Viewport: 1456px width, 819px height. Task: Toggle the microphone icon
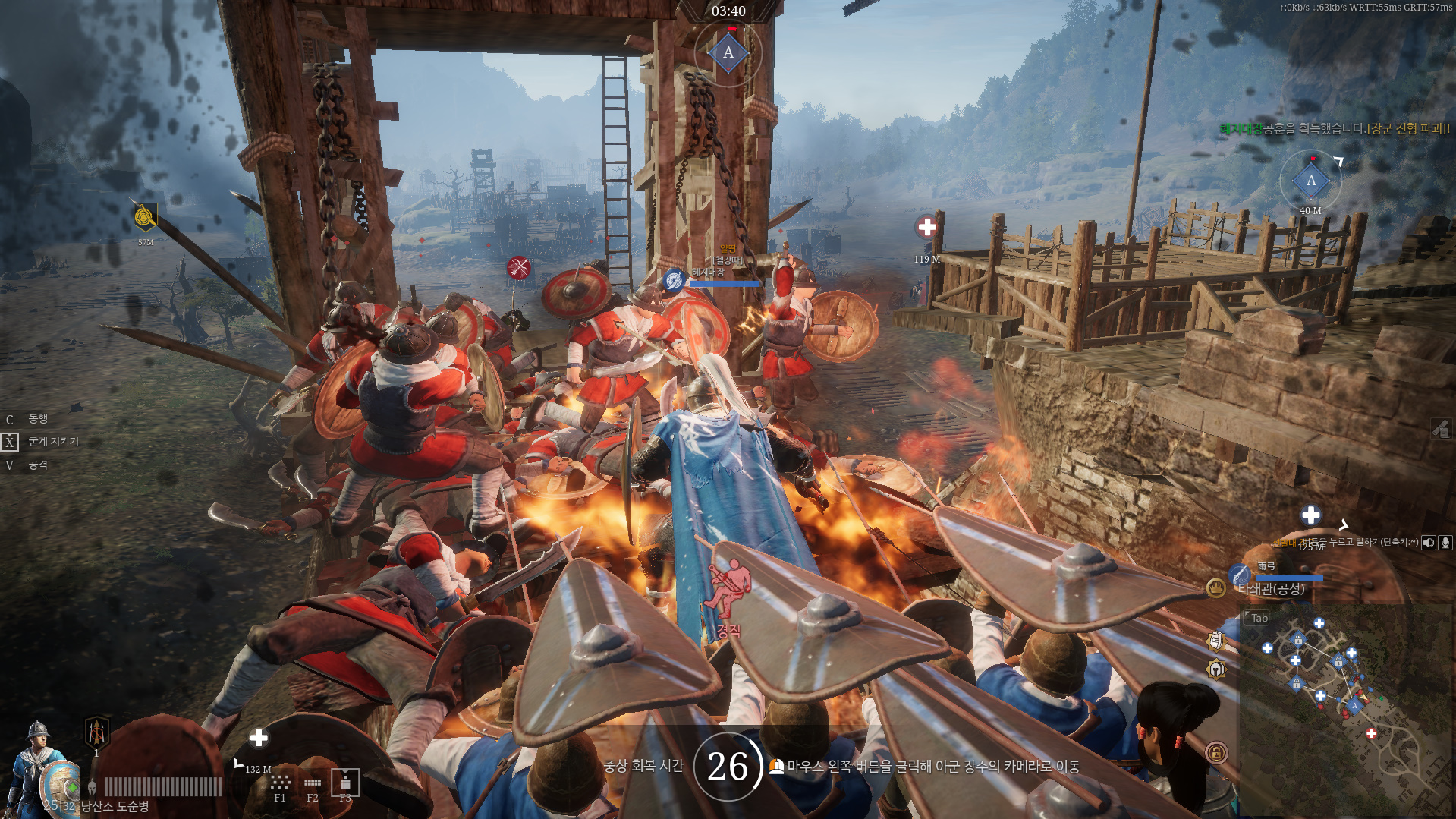tap(1445, 543)
